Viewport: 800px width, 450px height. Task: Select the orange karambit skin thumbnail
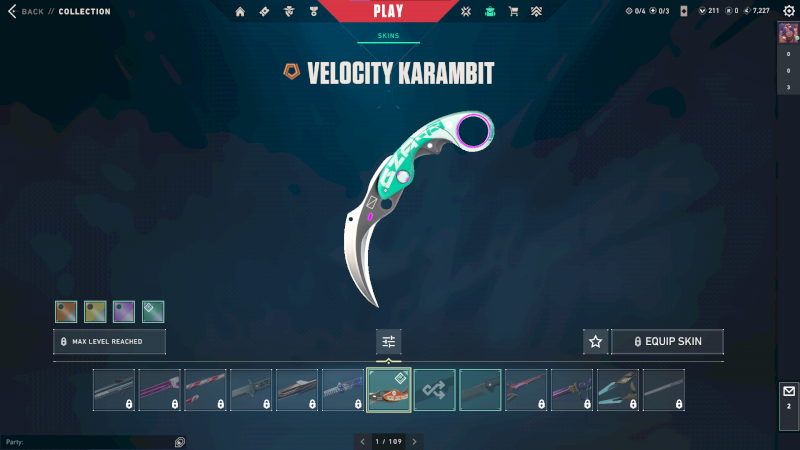click(389, 390)
